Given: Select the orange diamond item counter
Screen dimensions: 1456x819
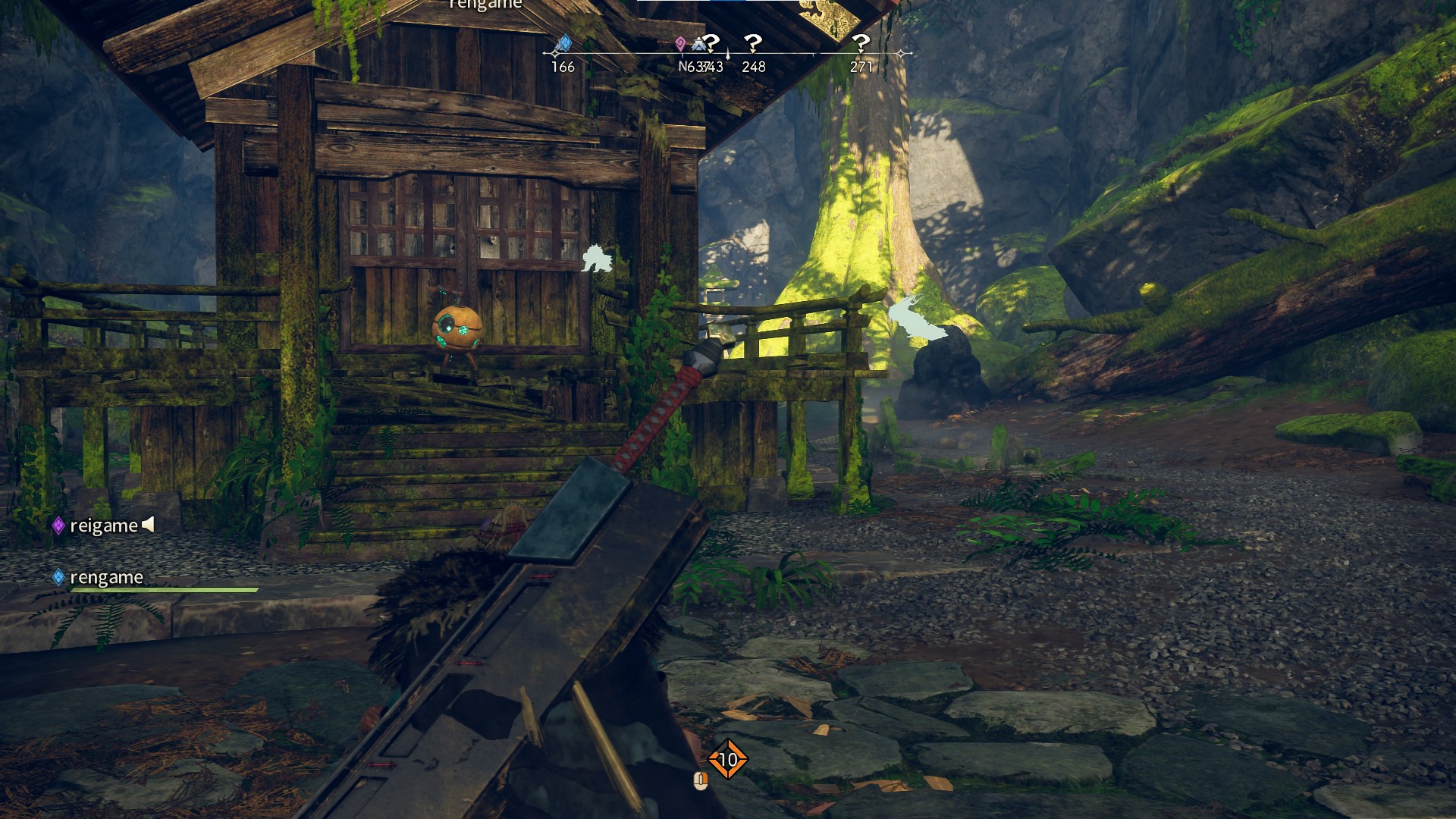Looking at the screenshot, I should coord(727,759).
